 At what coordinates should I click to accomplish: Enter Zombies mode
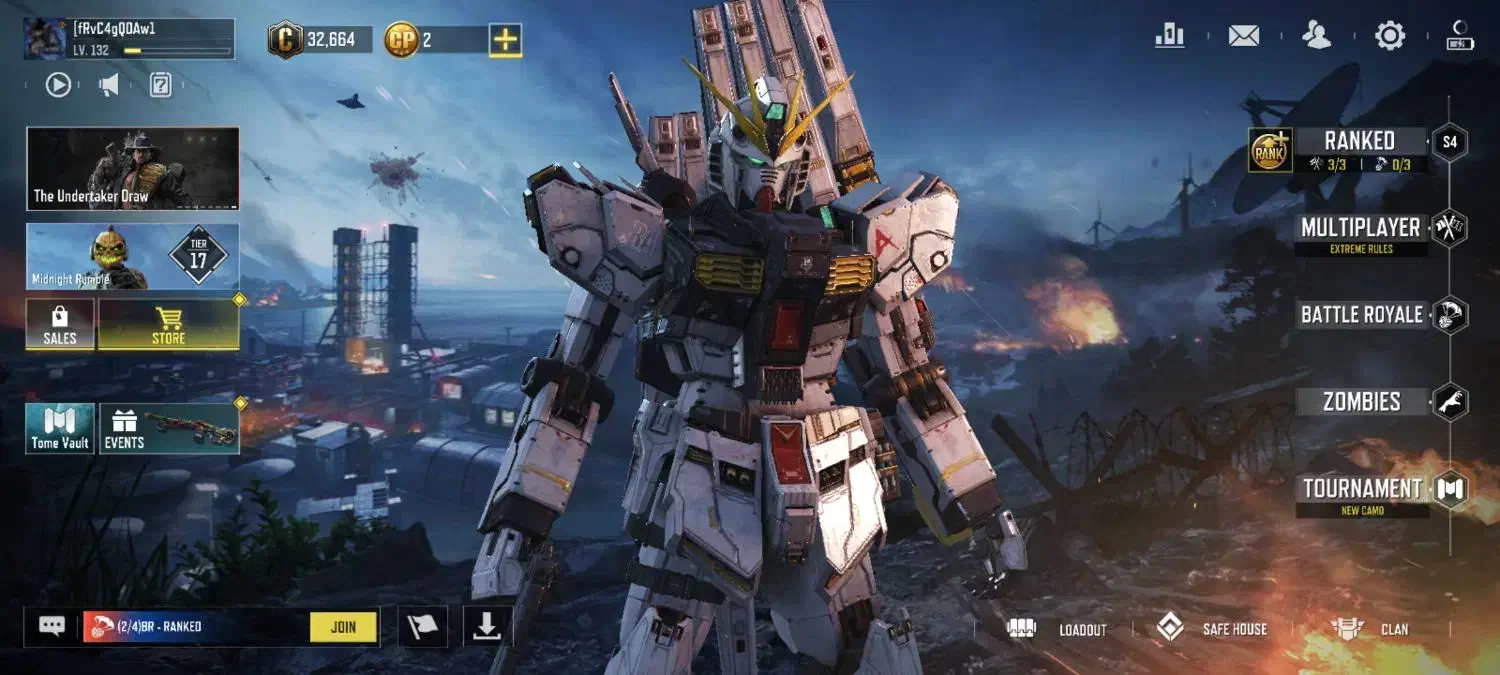[x=1361, y=401]
